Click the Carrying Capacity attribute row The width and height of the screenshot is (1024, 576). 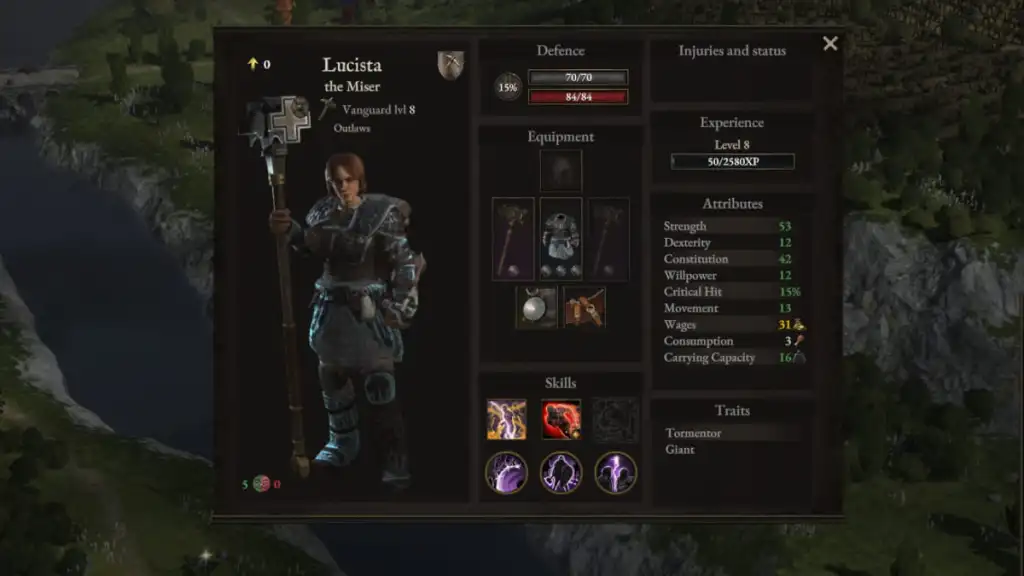[x=732, y=357]
